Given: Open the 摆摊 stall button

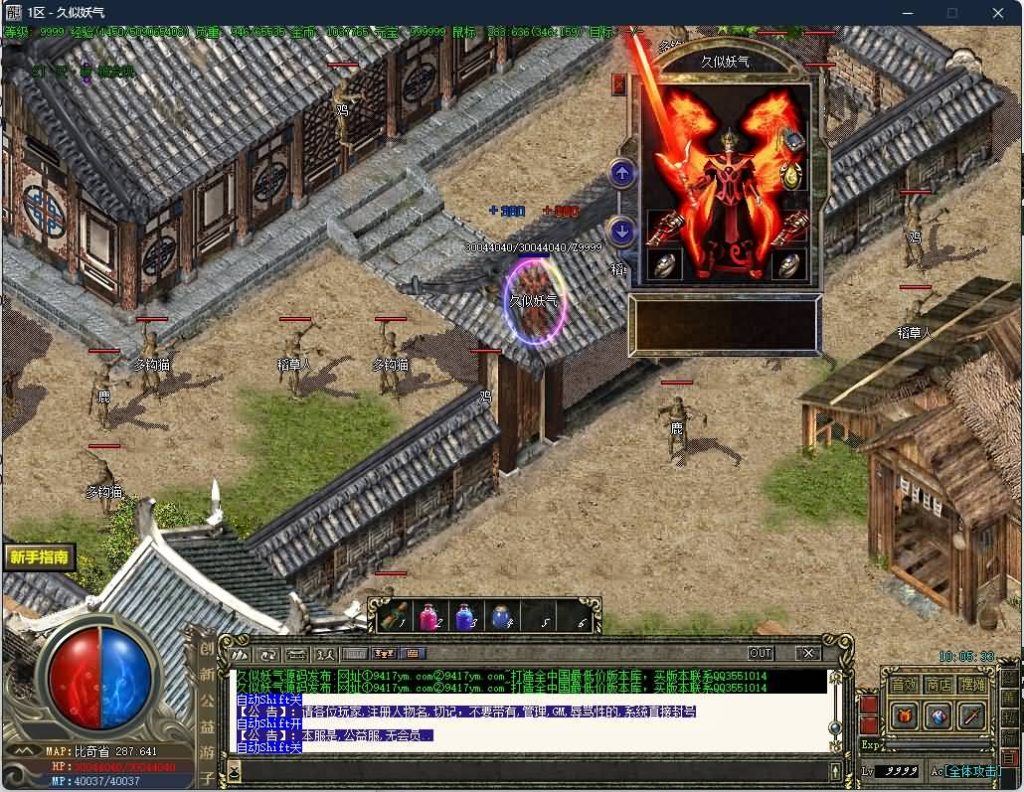Looking at the screenshot, I should pos(971,685).
